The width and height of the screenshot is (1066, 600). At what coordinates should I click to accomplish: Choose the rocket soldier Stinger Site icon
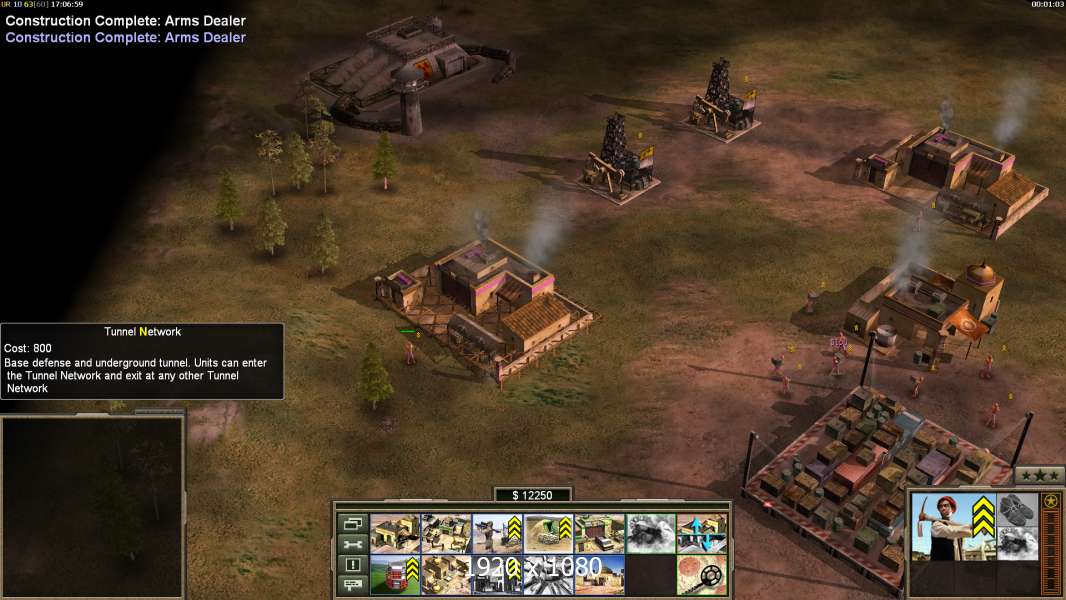[496, 533]
